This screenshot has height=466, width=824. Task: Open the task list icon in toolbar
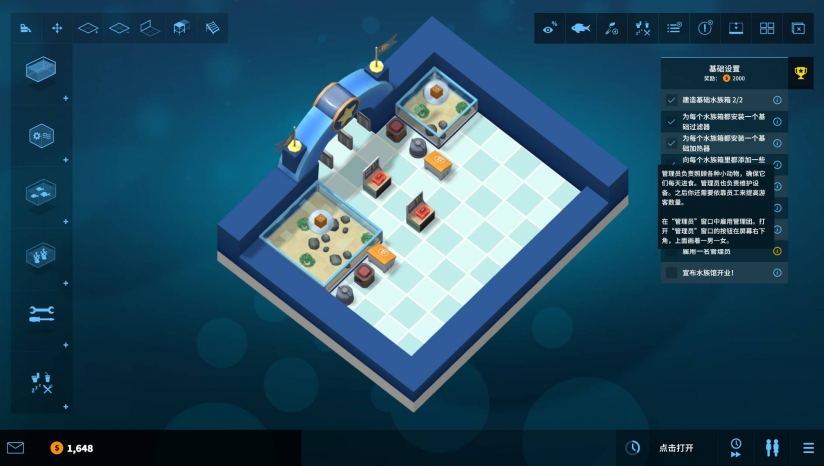point(674,28)
